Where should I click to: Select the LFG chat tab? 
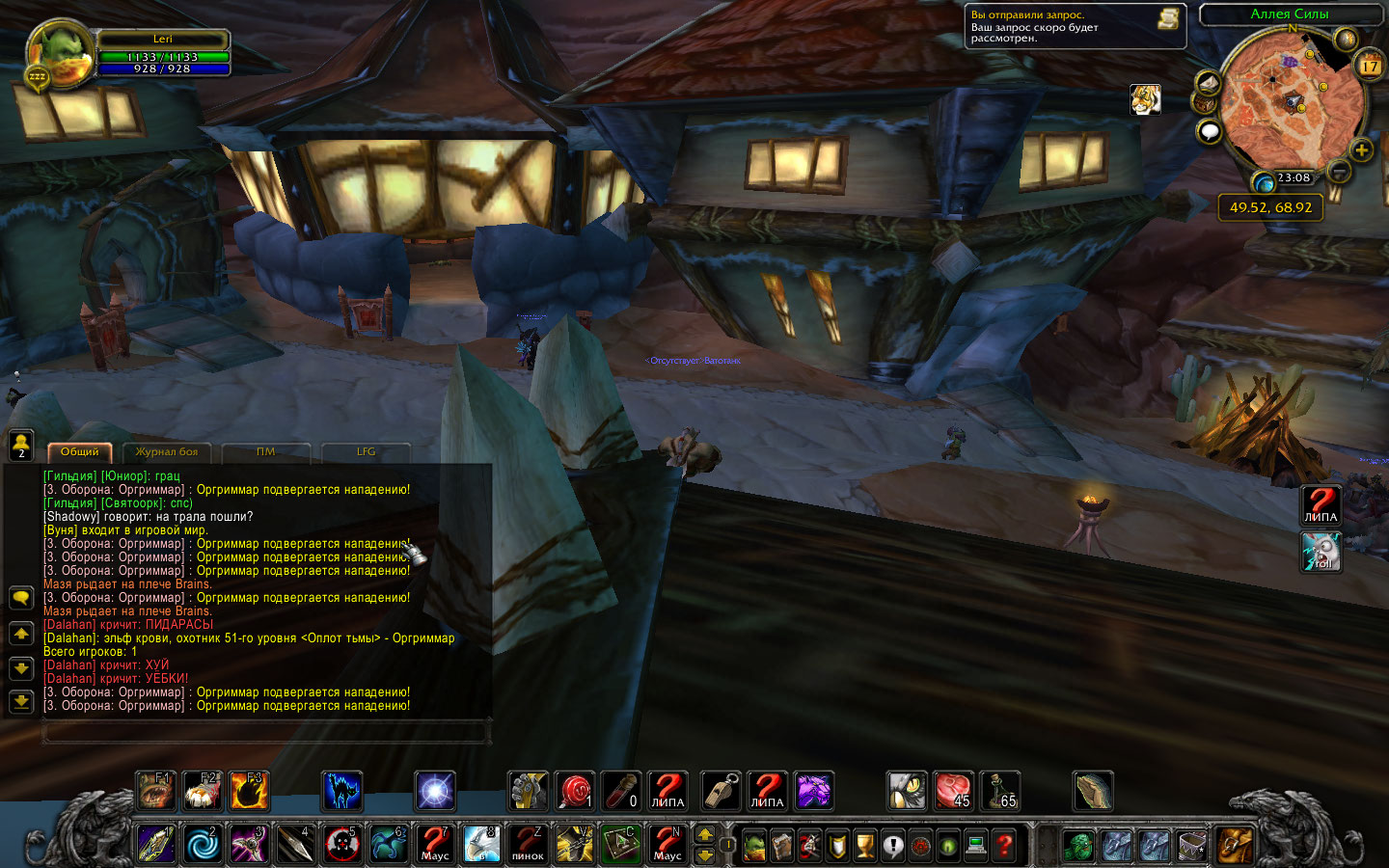[x=366, y=452]
